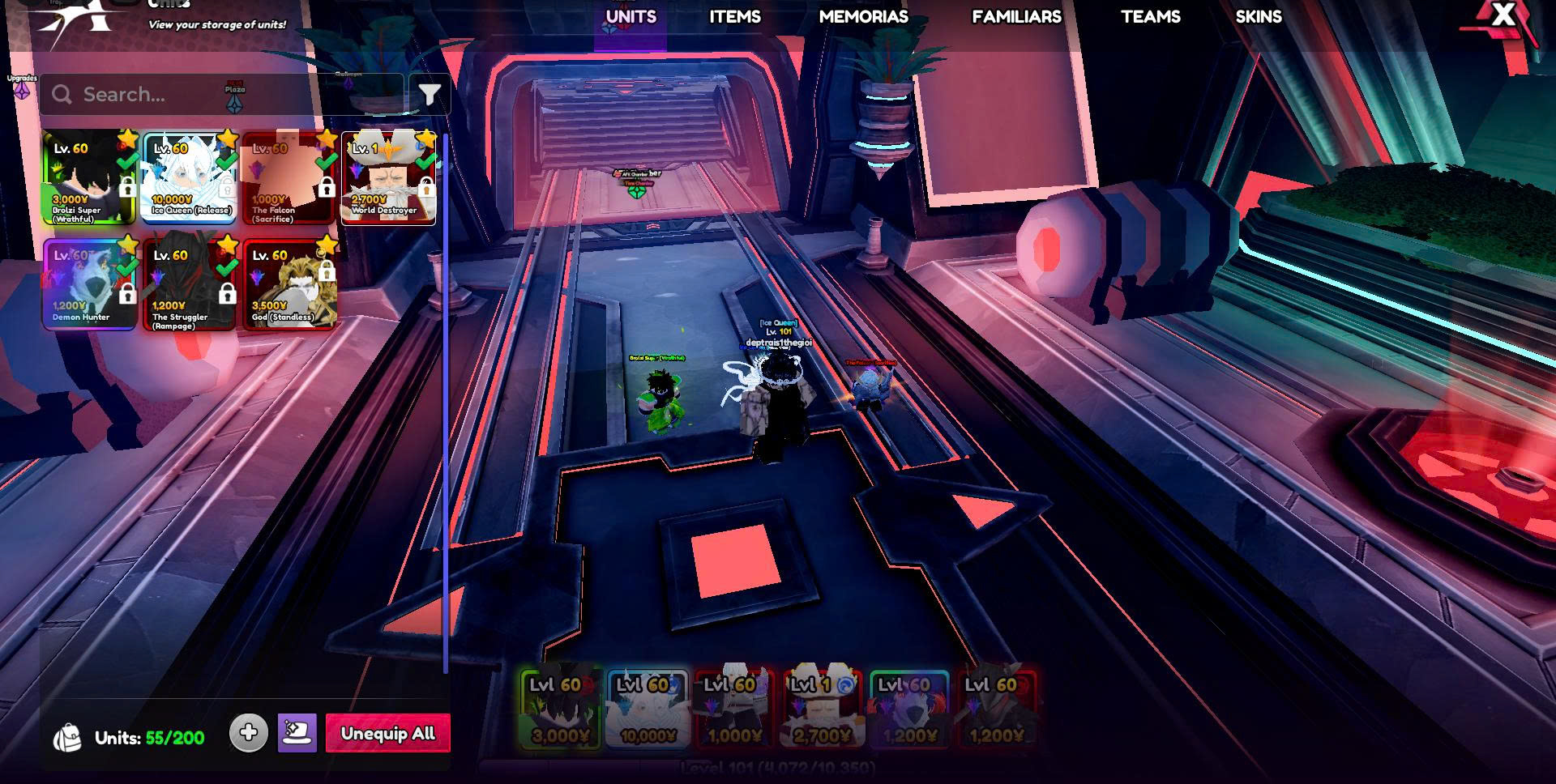
Task: Open the Memorias tab
Action: point(863,17)
